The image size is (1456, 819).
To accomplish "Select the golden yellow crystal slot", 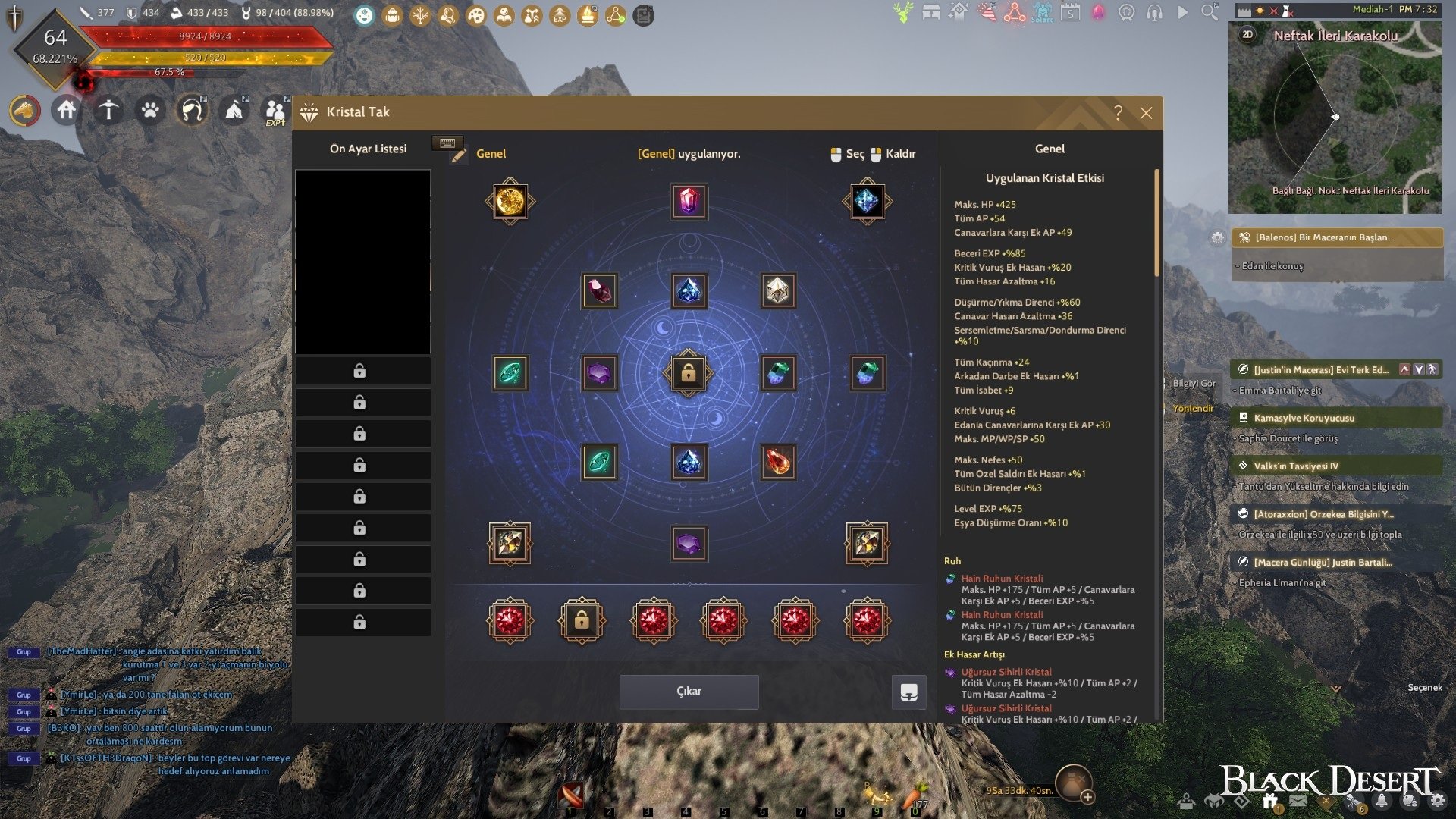I will coord(510,202).
